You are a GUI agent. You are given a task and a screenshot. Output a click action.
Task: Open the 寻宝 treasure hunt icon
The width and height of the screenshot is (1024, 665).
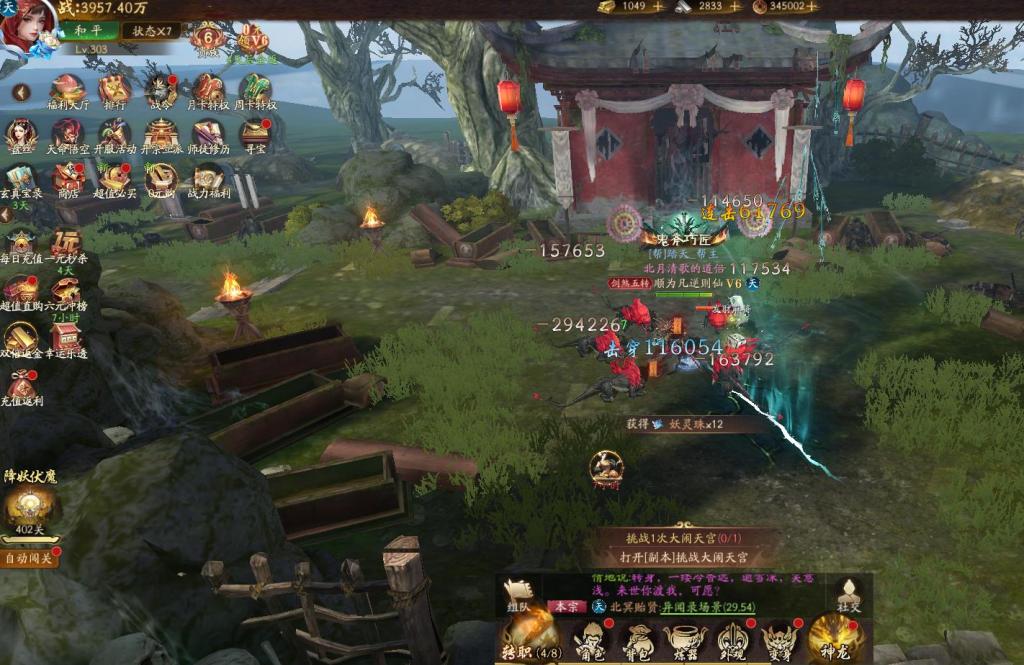(256, 134)
